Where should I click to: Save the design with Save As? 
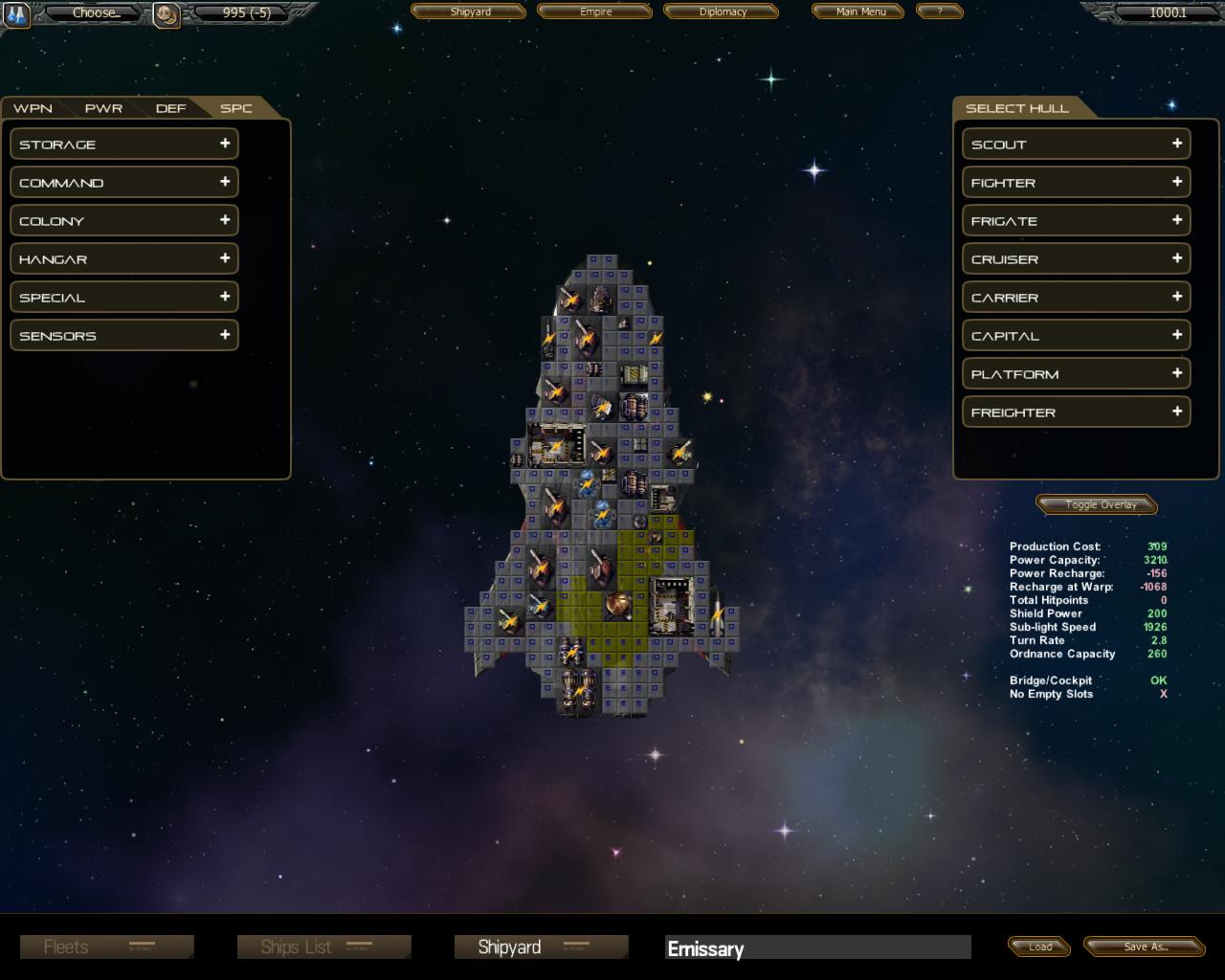pos(1145,947)
